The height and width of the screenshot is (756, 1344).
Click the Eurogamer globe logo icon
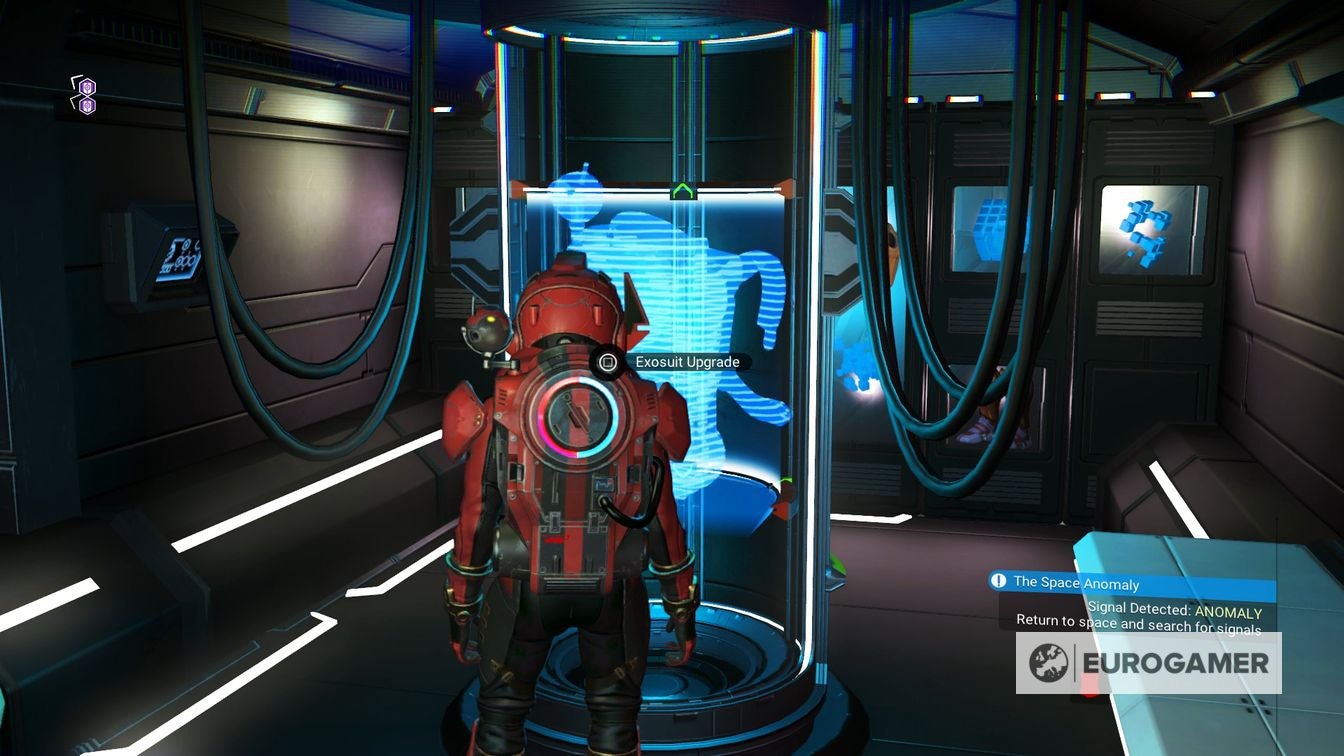click(1047, 661)
